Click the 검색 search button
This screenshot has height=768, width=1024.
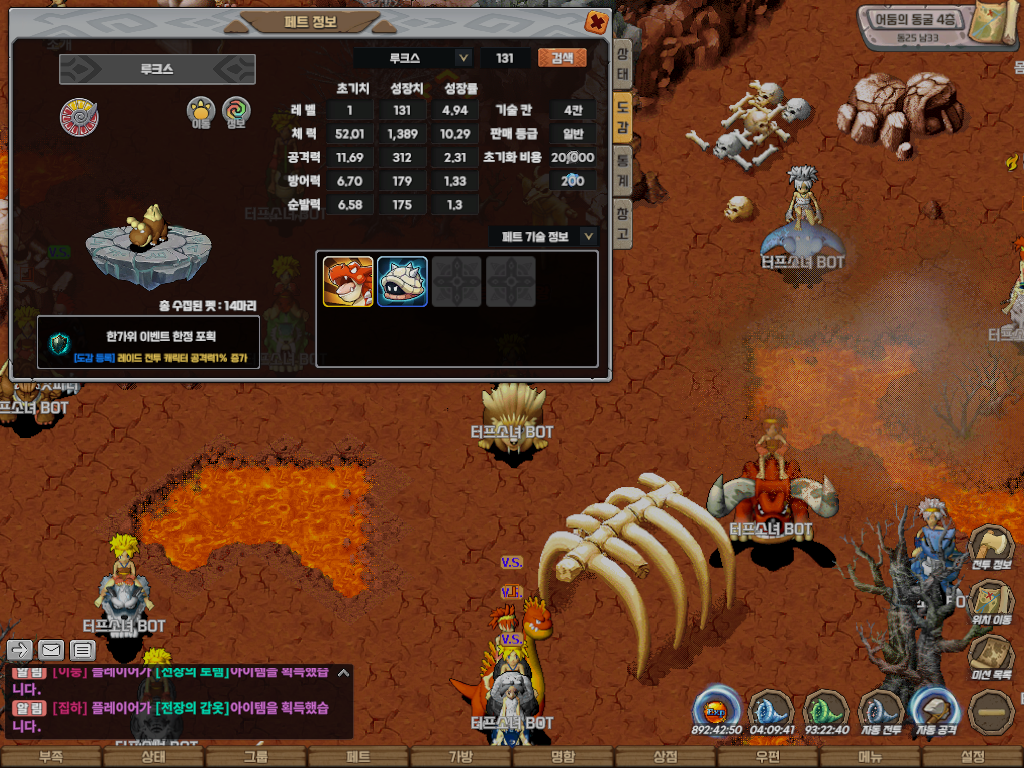(562, 58)
